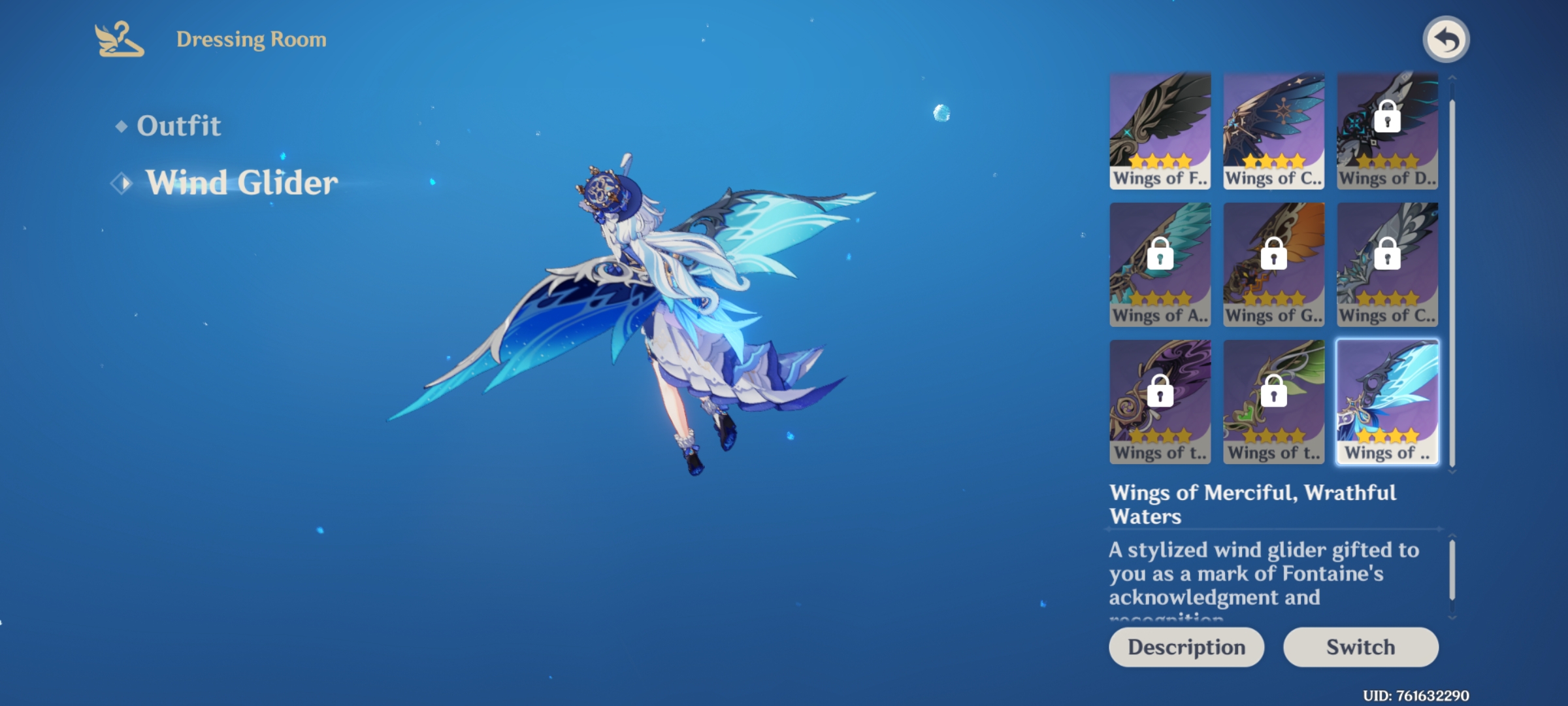Select the orange locked Wings of G.. glider
The height and width of the screenshot is (706, 1568).
click(1273, 265)
